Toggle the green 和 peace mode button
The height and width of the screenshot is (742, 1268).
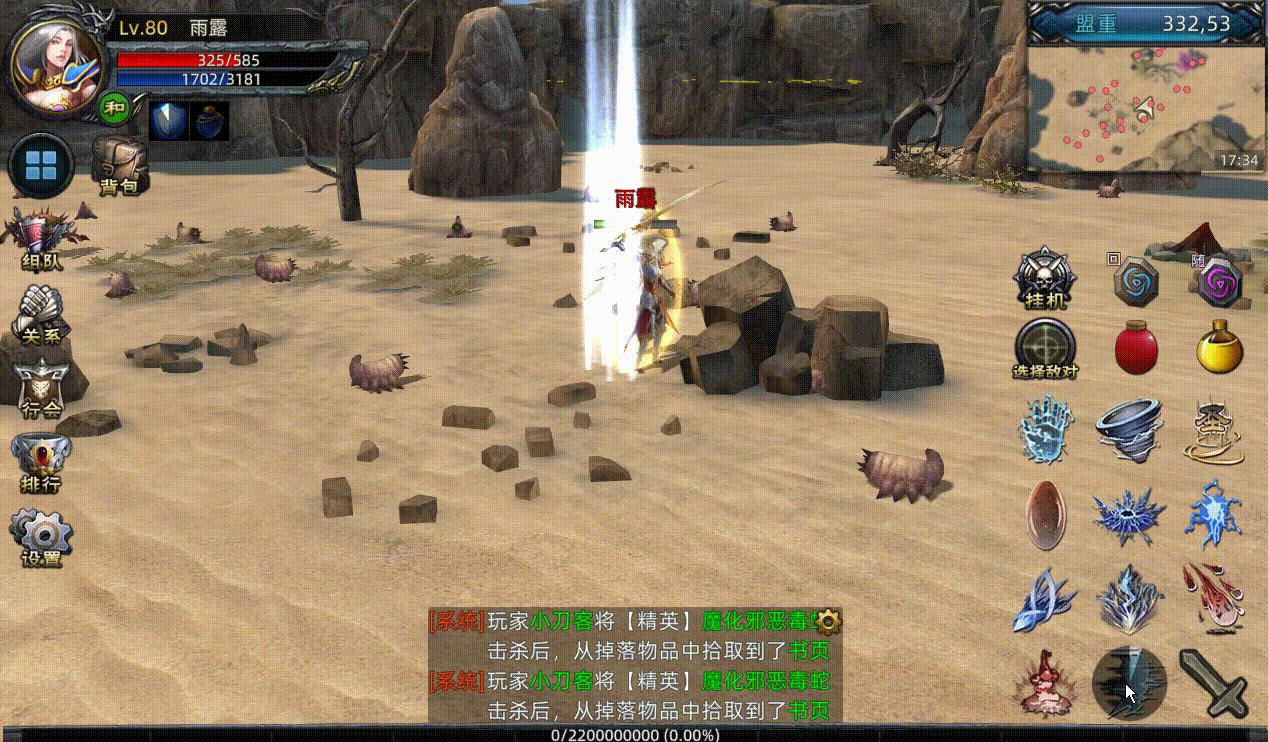click(x=115, y=106)
